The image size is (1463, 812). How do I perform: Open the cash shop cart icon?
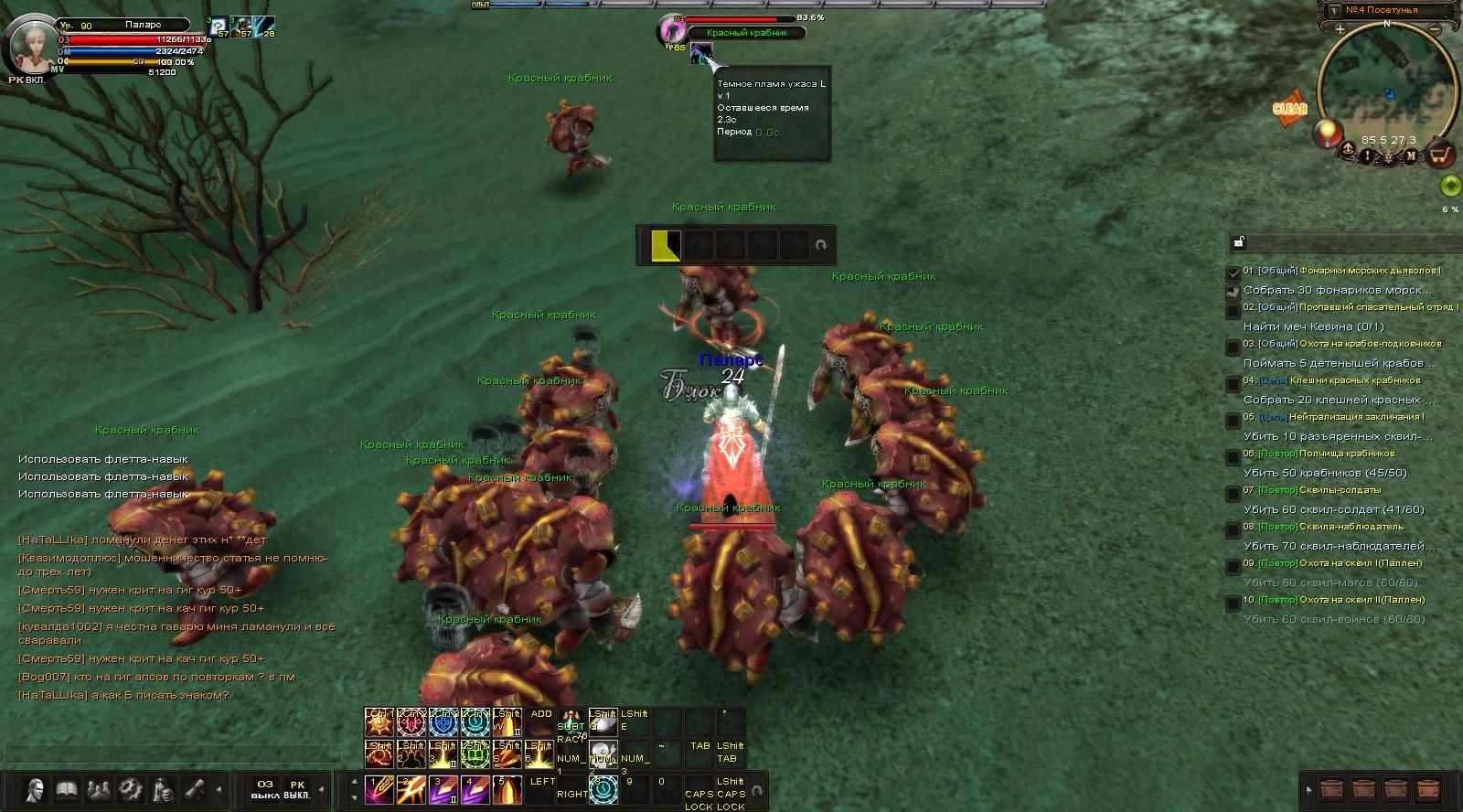[x=1441, y=154]
